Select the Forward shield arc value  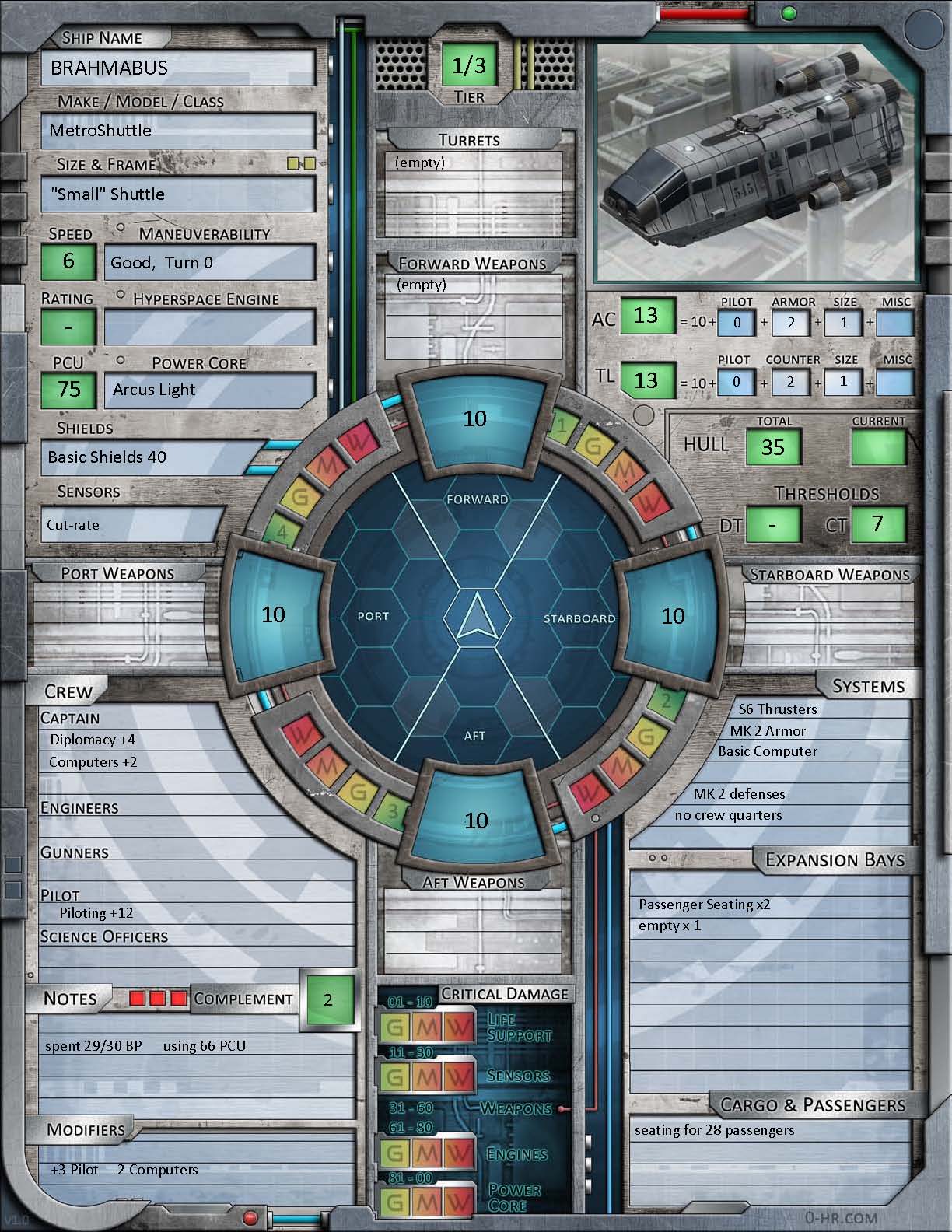475,418
